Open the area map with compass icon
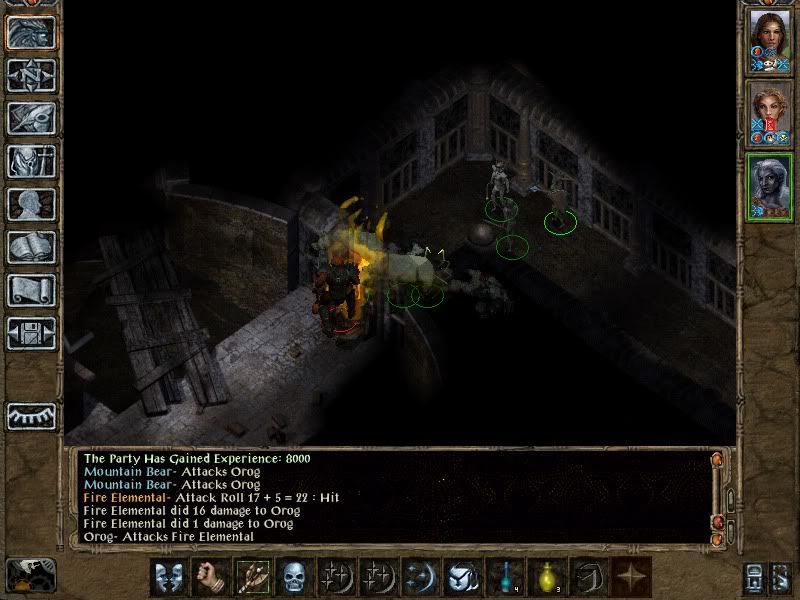The image size is (800, 600). pos(31,75)
